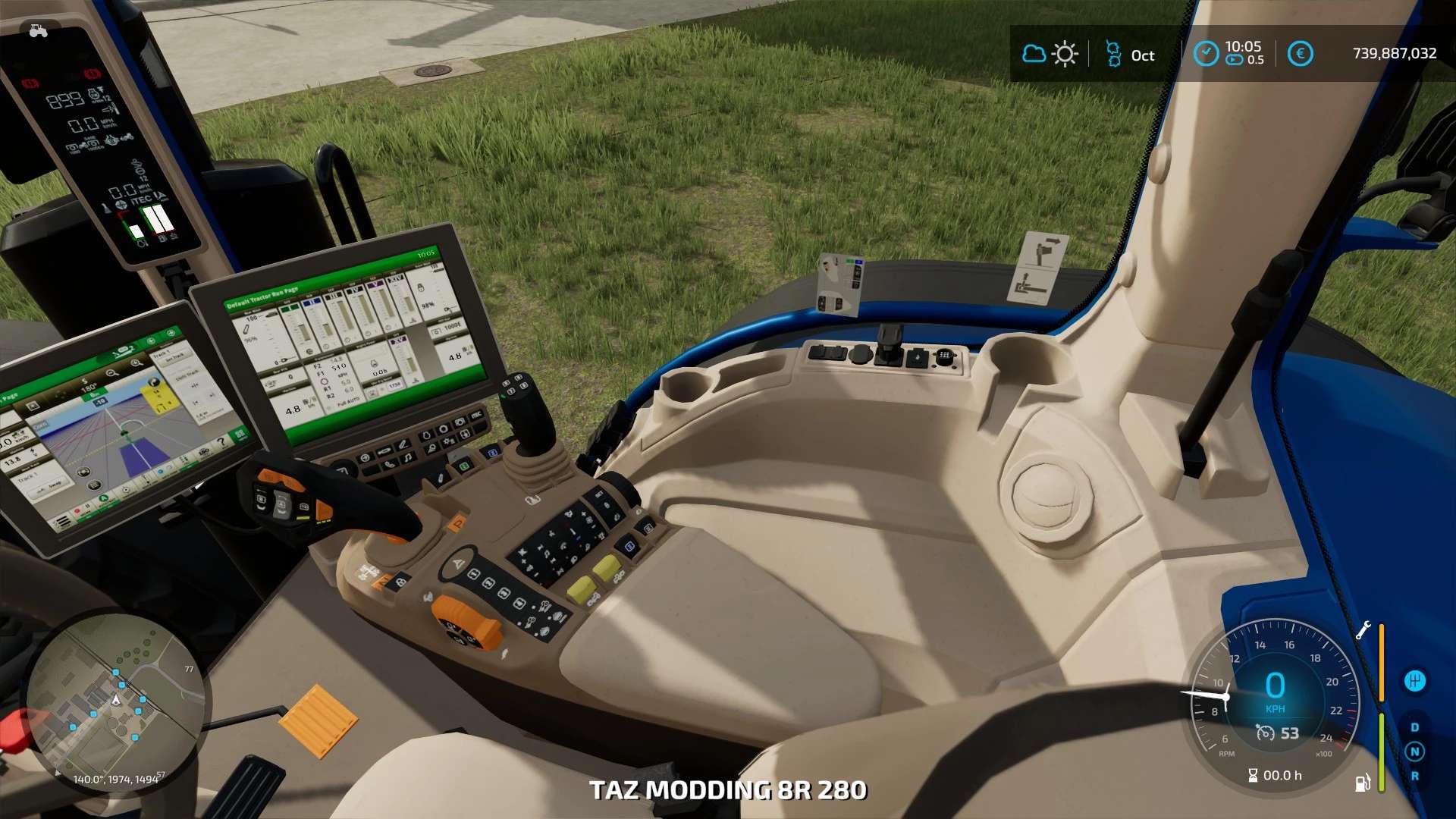Choose the D drive gear indicator
This screenshot has height=819, width=1456.
[x=1414, y=727]
